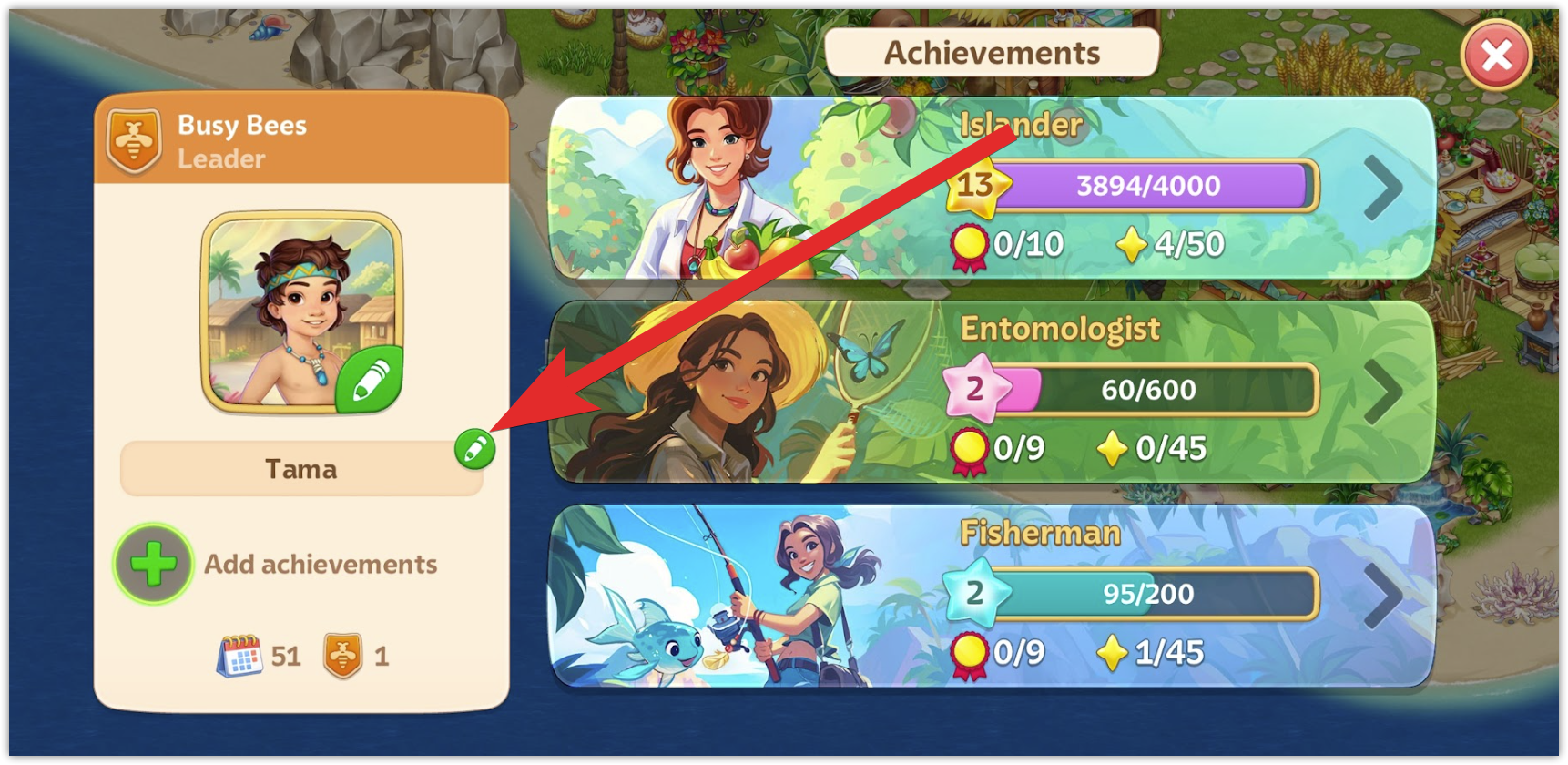This screenshot has height=765, width=1568.
Task: Open the Islander achievement details
Action: point(1382,189)
